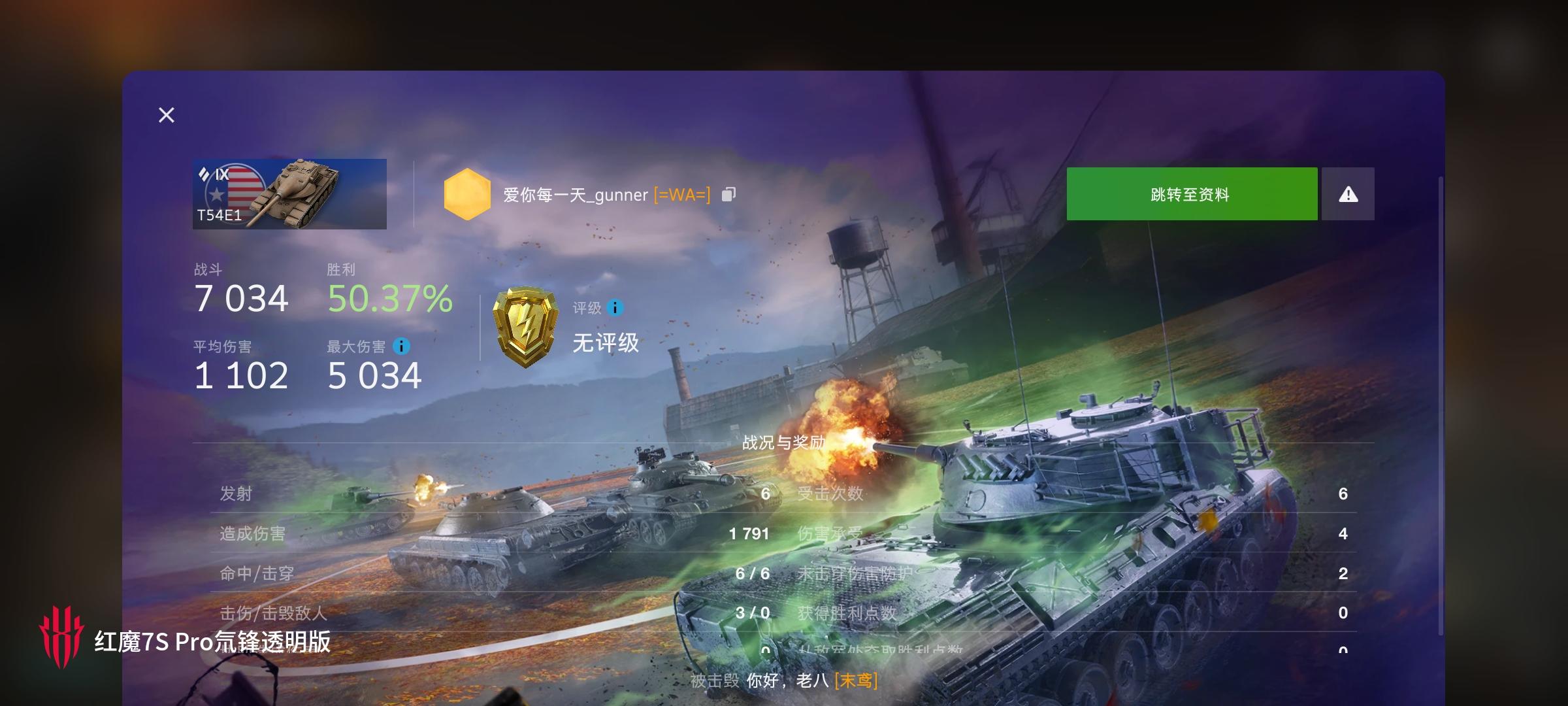
Task: Close the player profile overlay
Action: tap(167, 115)
